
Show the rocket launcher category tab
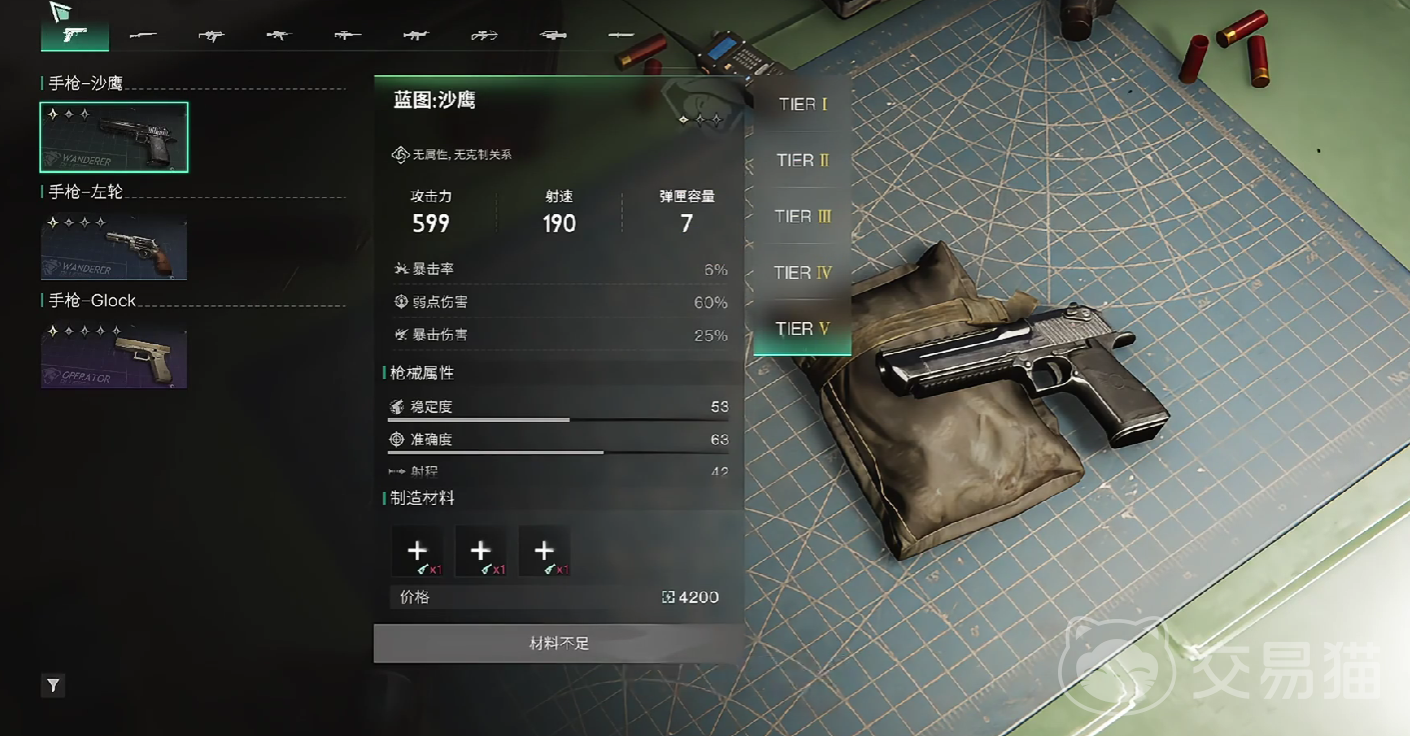pyautogui.click(x=552, y=35)
